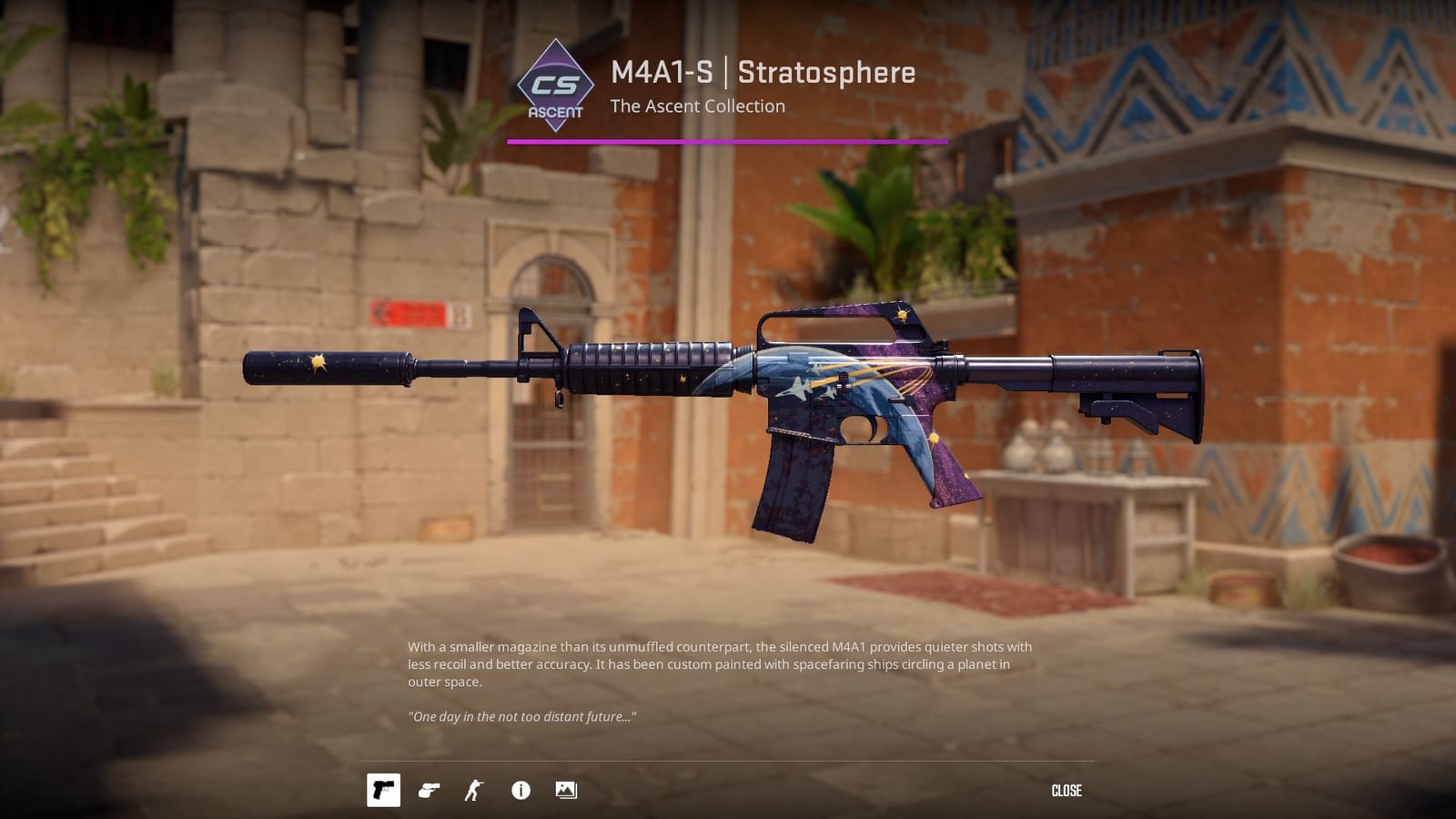Open the background image selector icon
Screen dimensions: 1456x819
(566, 791)
